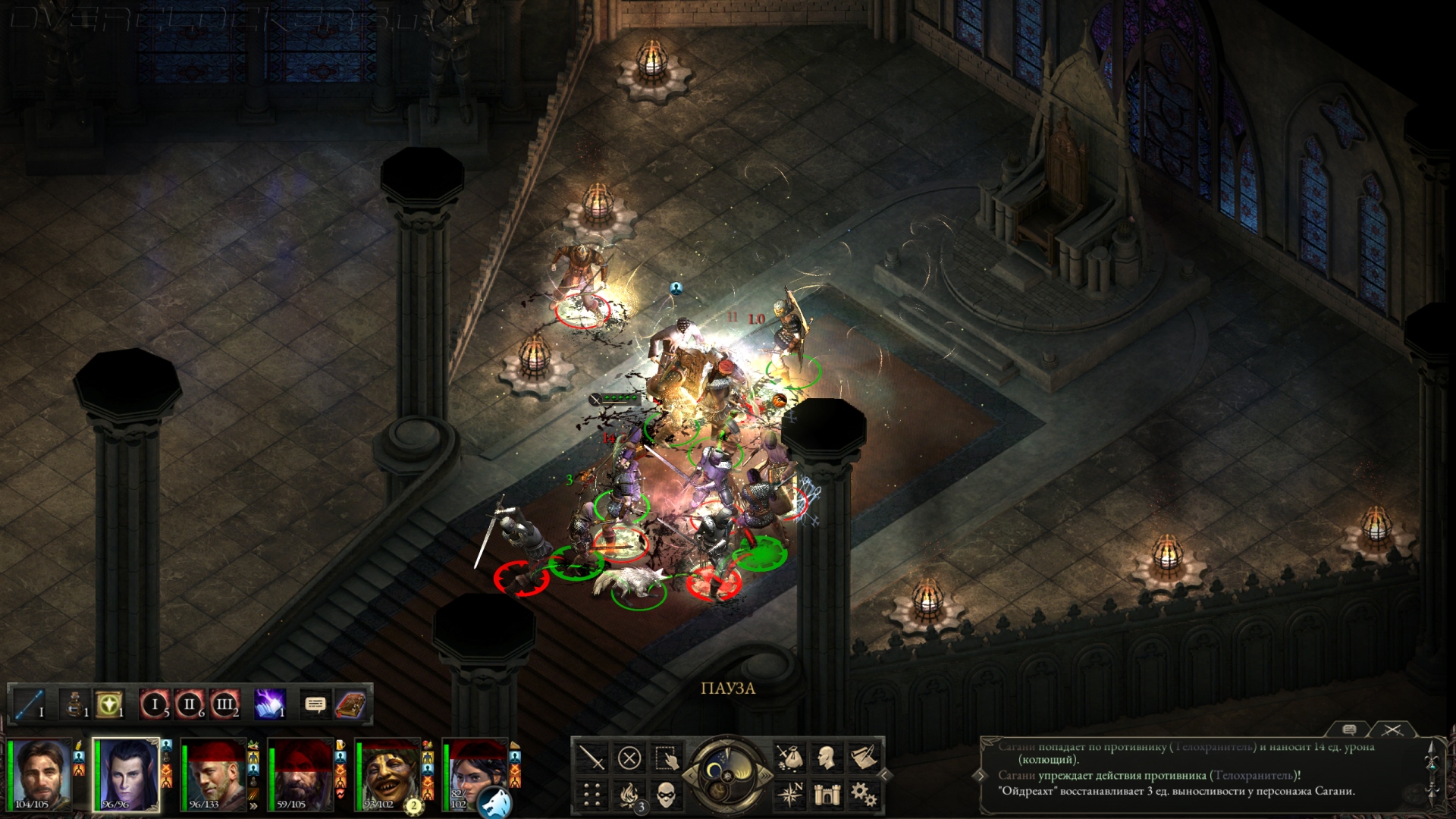1456x819 pixels.
Task: Click the select-all party button
Action: 667,758
